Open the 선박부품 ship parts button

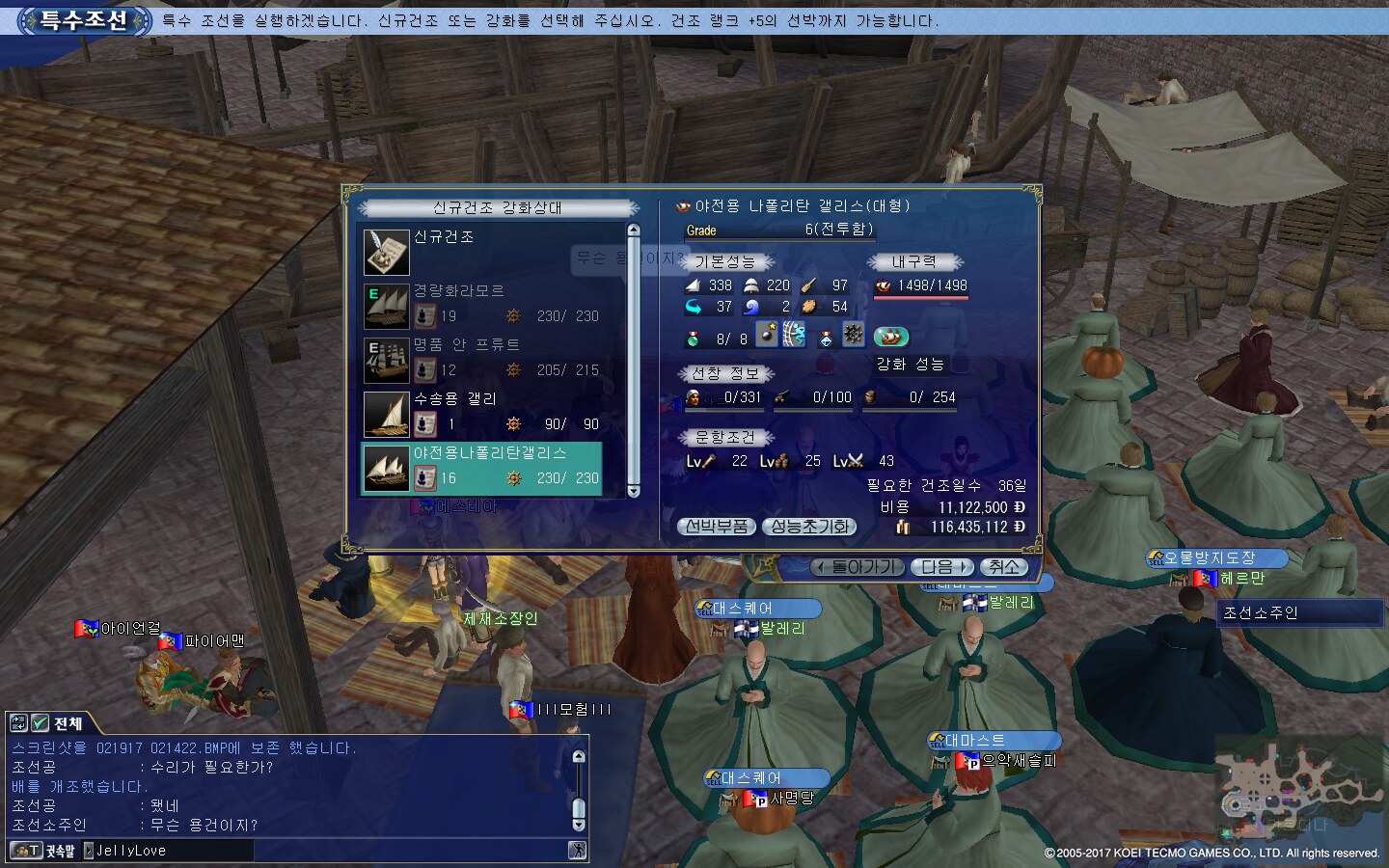click(717, 527)
